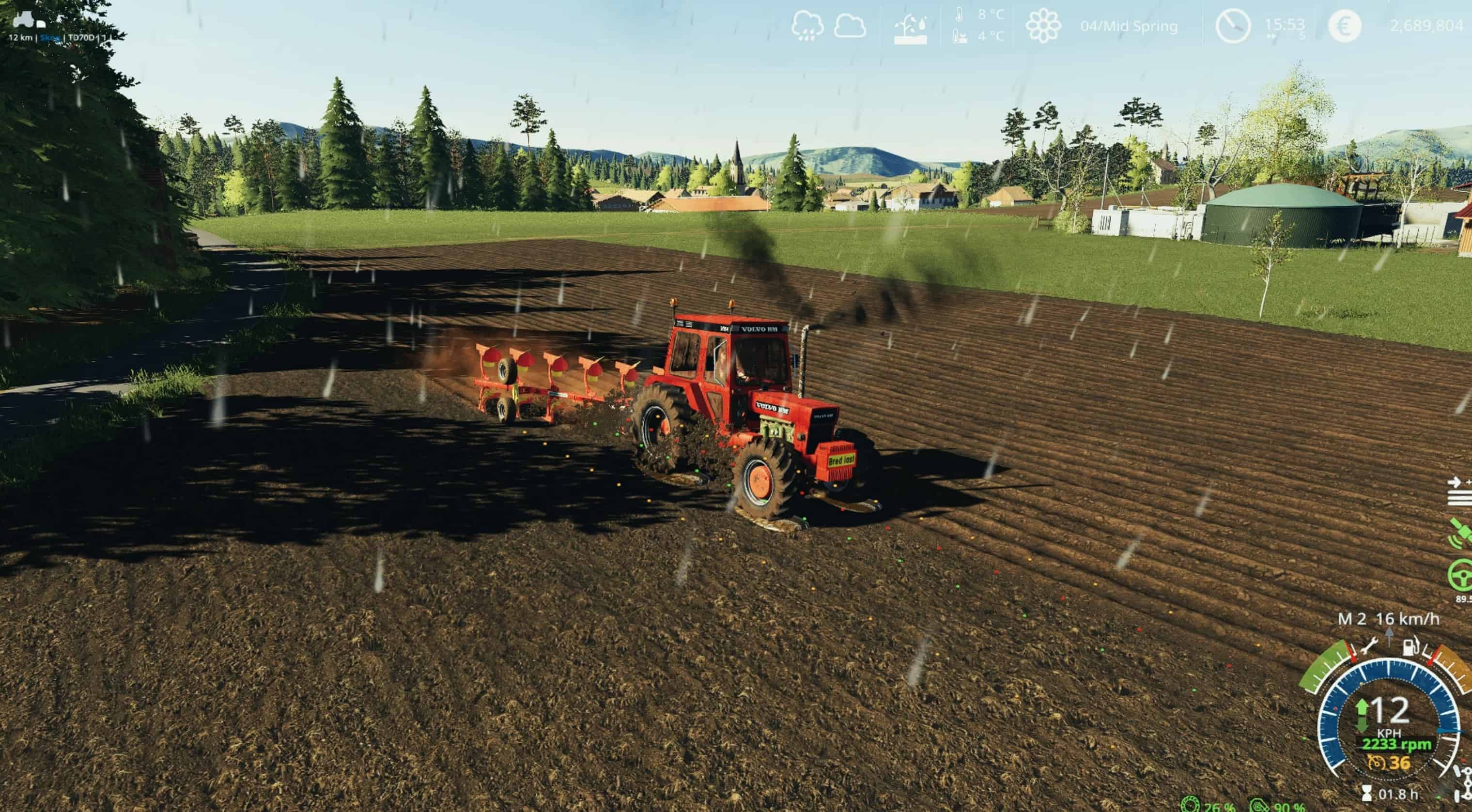The image size is (1472, 812).
Task: Select the fuel pump icon
Action: [x=1411, y=646]
